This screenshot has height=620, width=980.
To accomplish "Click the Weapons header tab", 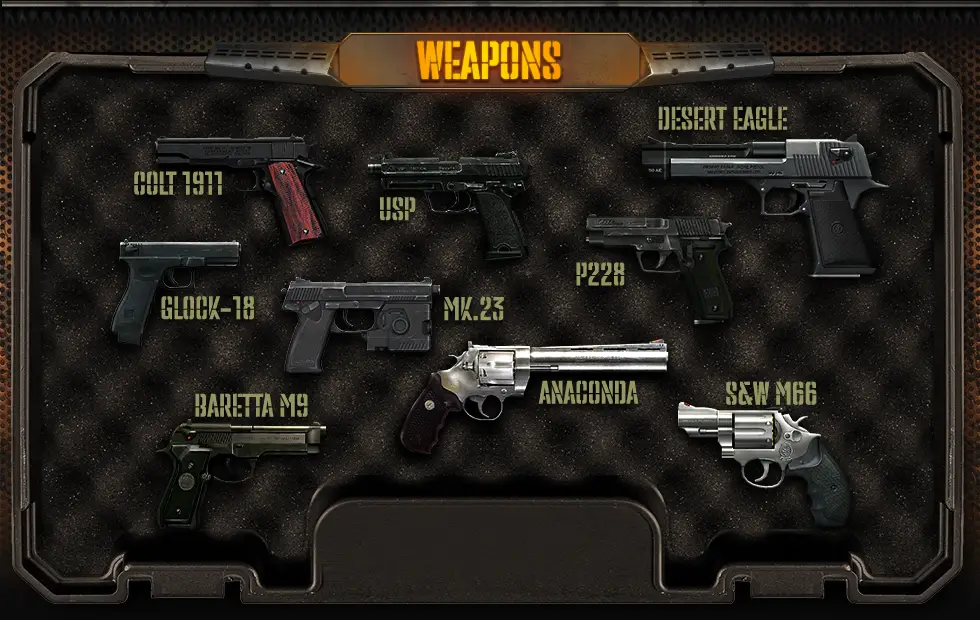I will coord(489,61).
